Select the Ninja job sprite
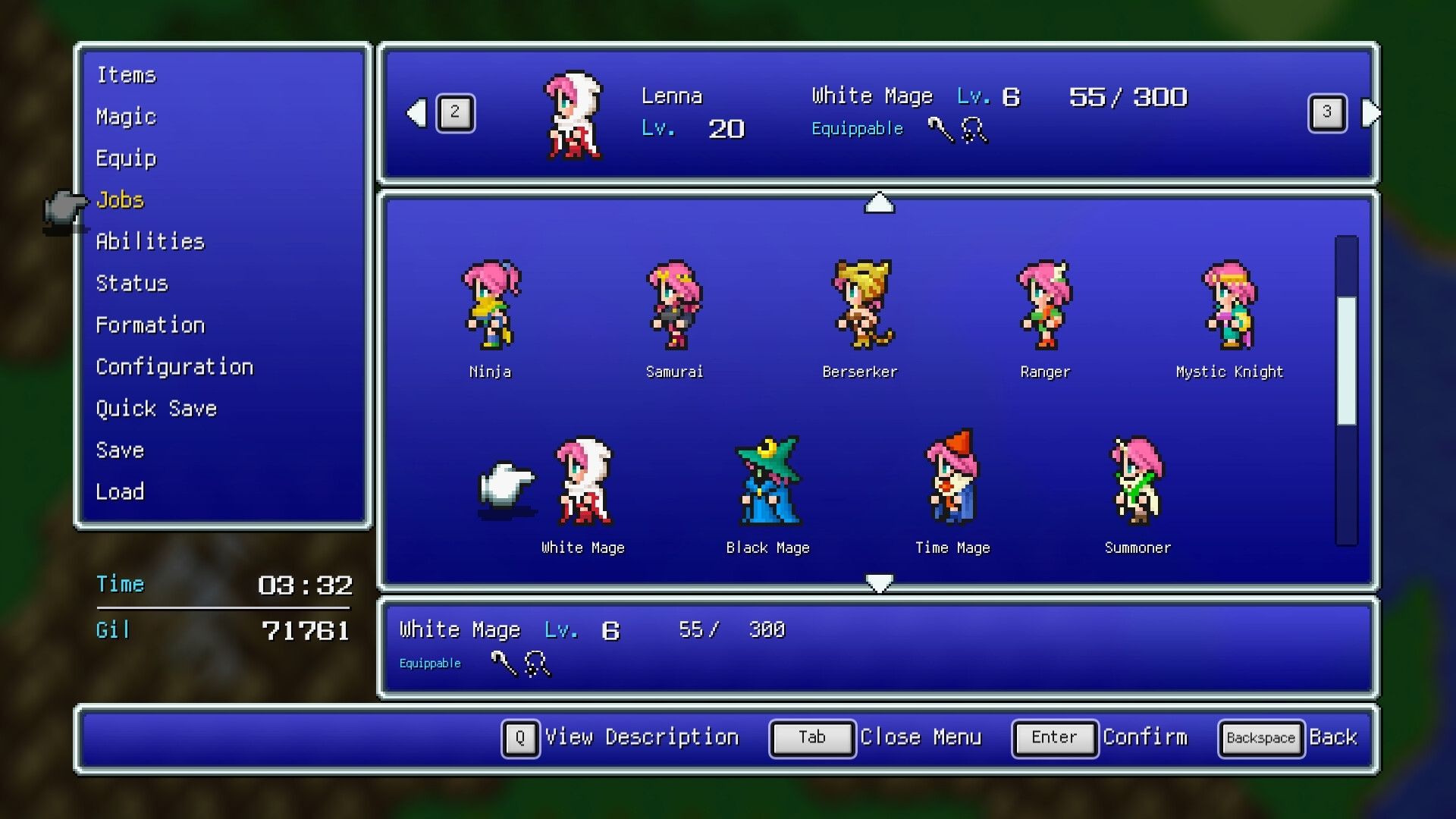 point(490,307)
